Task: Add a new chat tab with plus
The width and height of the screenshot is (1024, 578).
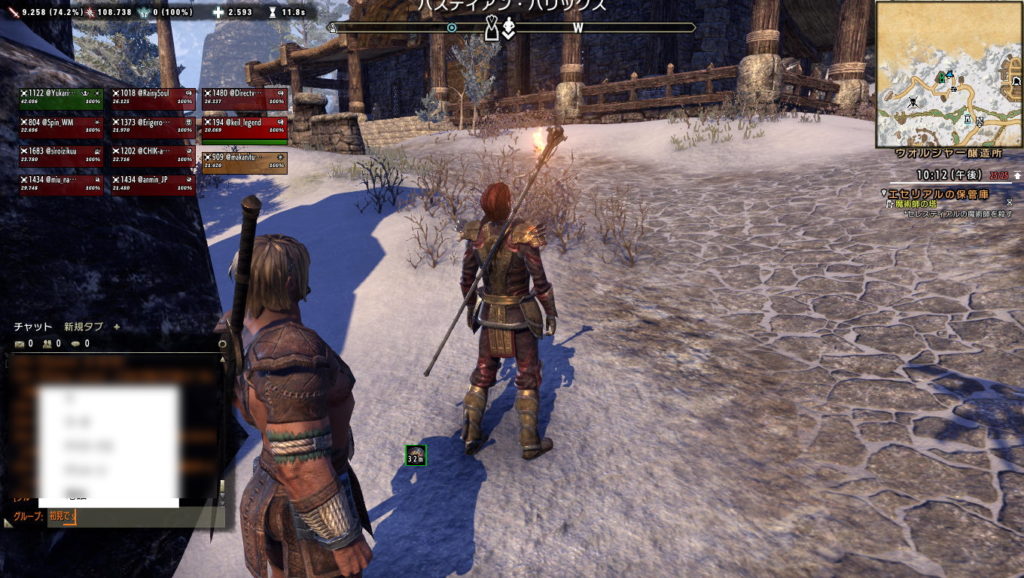Action: pos(116,326)
